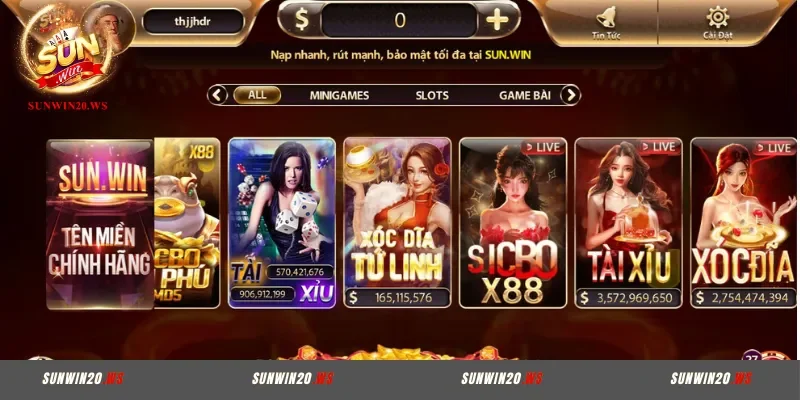This screenshot has width=800, height=400.
Task: Select the ALL games tab
Action: coord(257,95)
